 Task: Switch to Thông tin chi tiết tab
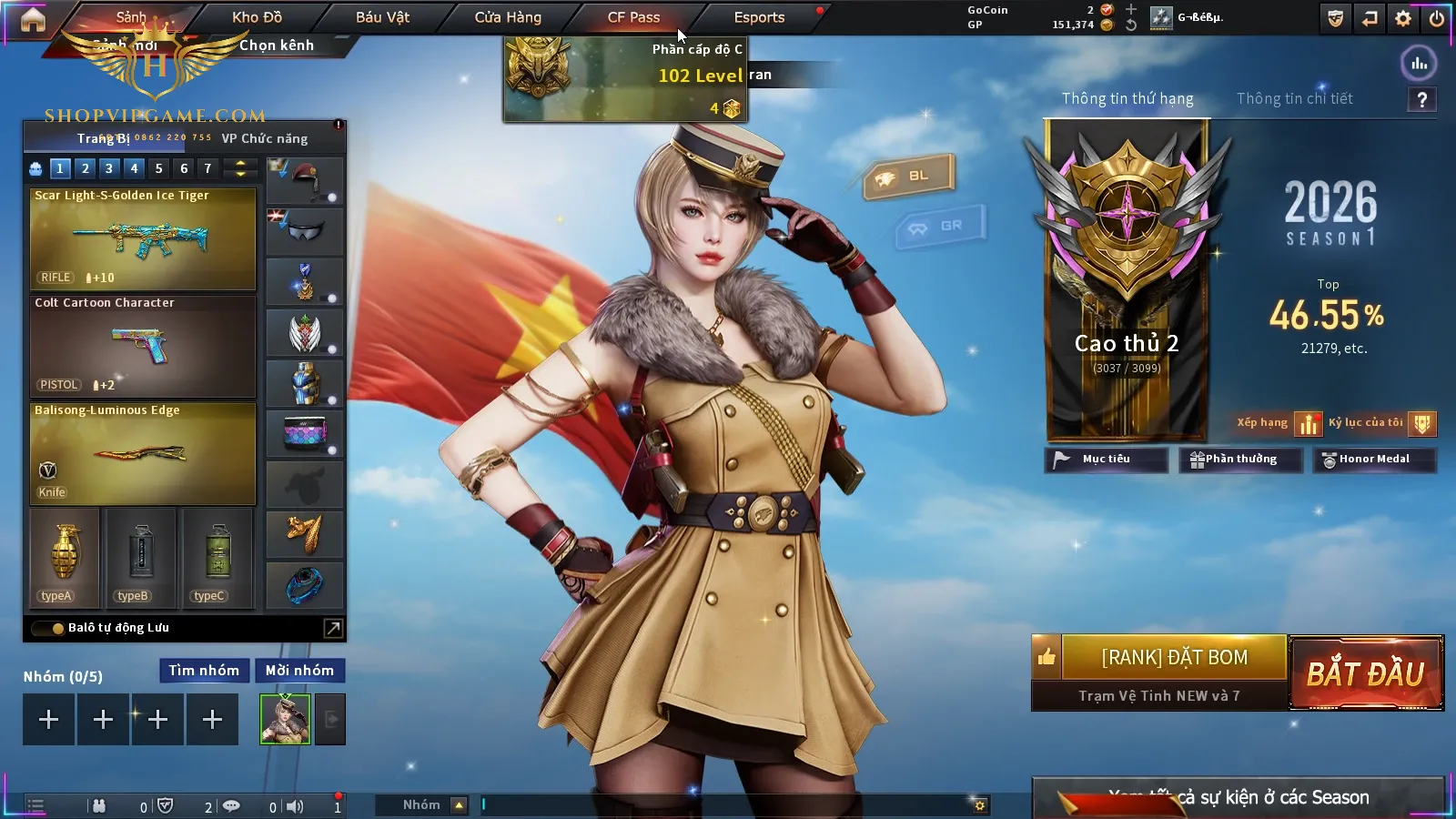pyautogui.click(x=1294, y=98)
